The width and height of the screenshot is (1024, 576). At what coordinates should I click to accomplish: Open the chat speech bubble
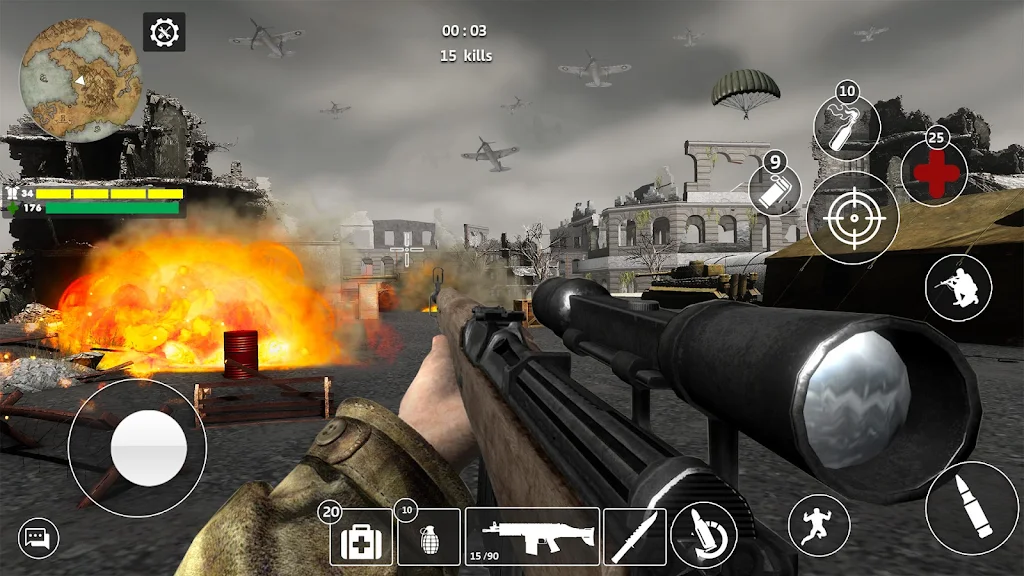pyautogui.click(x=39, y=539)
